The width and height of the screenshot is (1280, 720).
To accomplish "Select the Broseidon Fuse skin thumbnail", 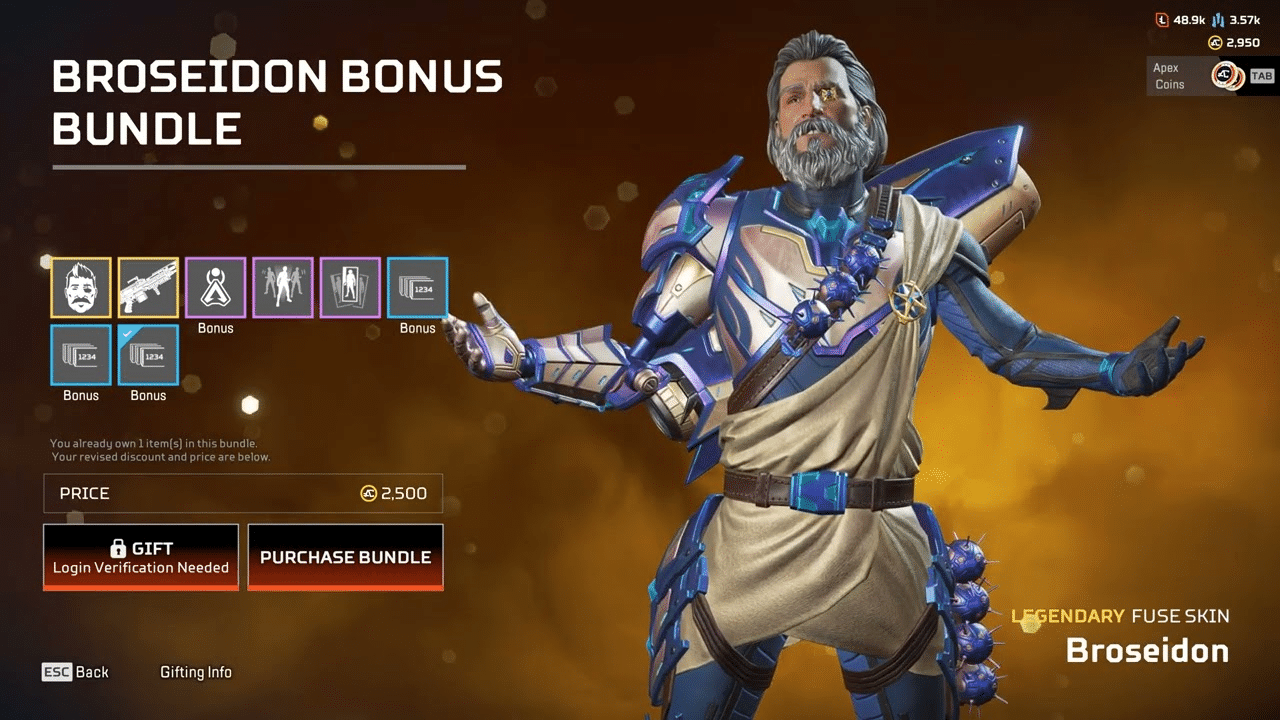I will (x=81, y=287).
